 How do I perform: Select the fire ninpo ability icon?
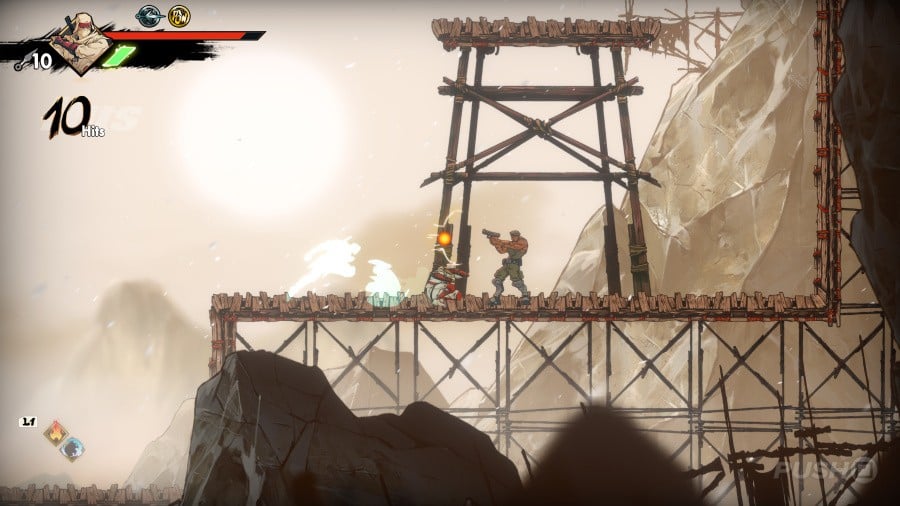(x=56, y=432)
